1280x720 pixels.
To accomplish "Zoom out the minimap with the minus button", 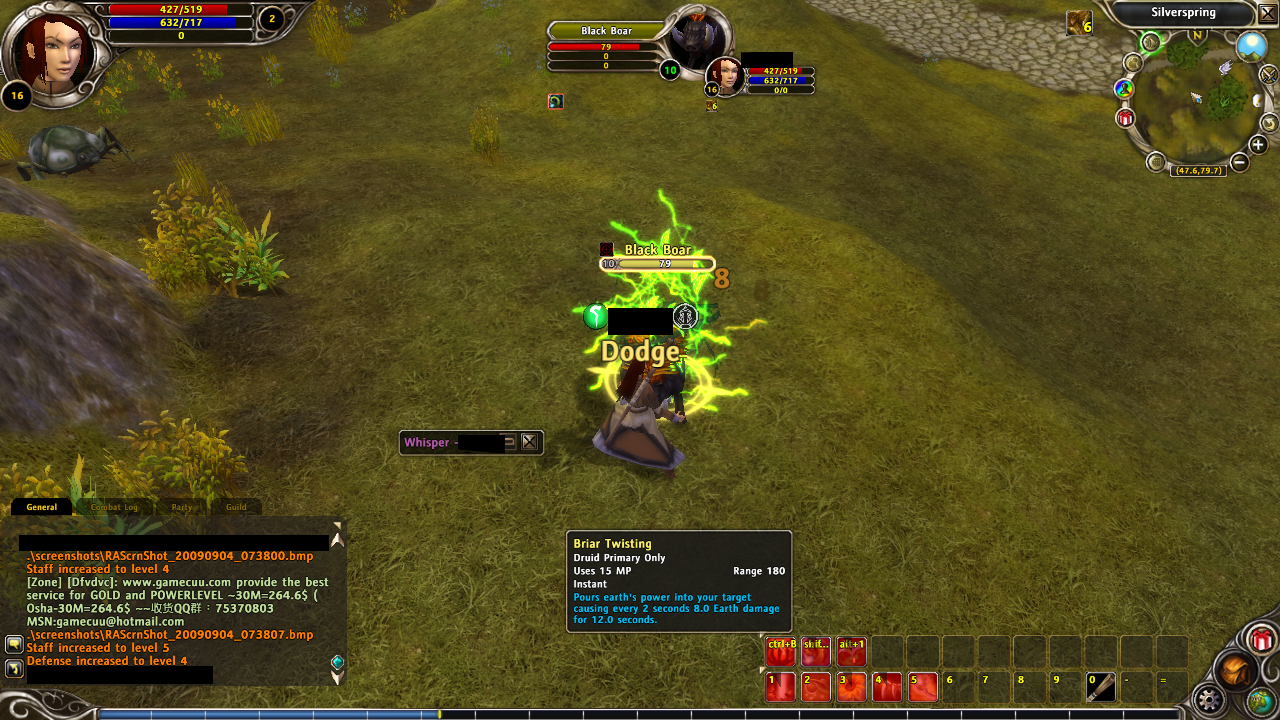I will pos(1239,162).
